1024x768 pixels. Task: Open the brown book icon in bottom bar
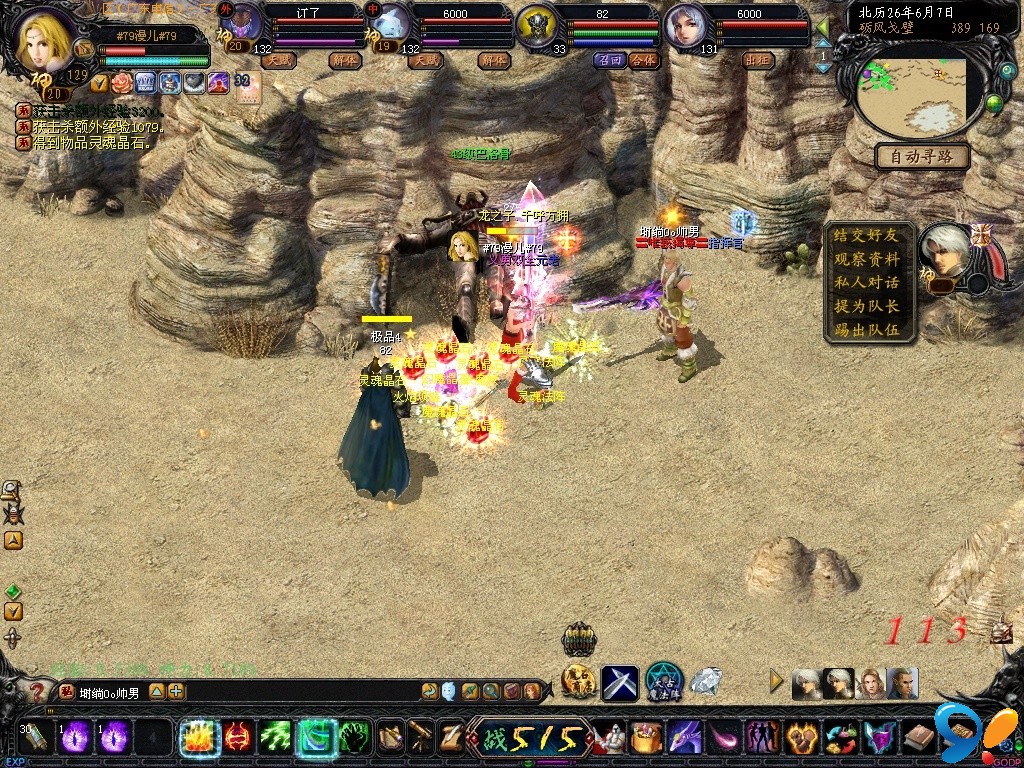pyautogui.click(x=919, y=738)
